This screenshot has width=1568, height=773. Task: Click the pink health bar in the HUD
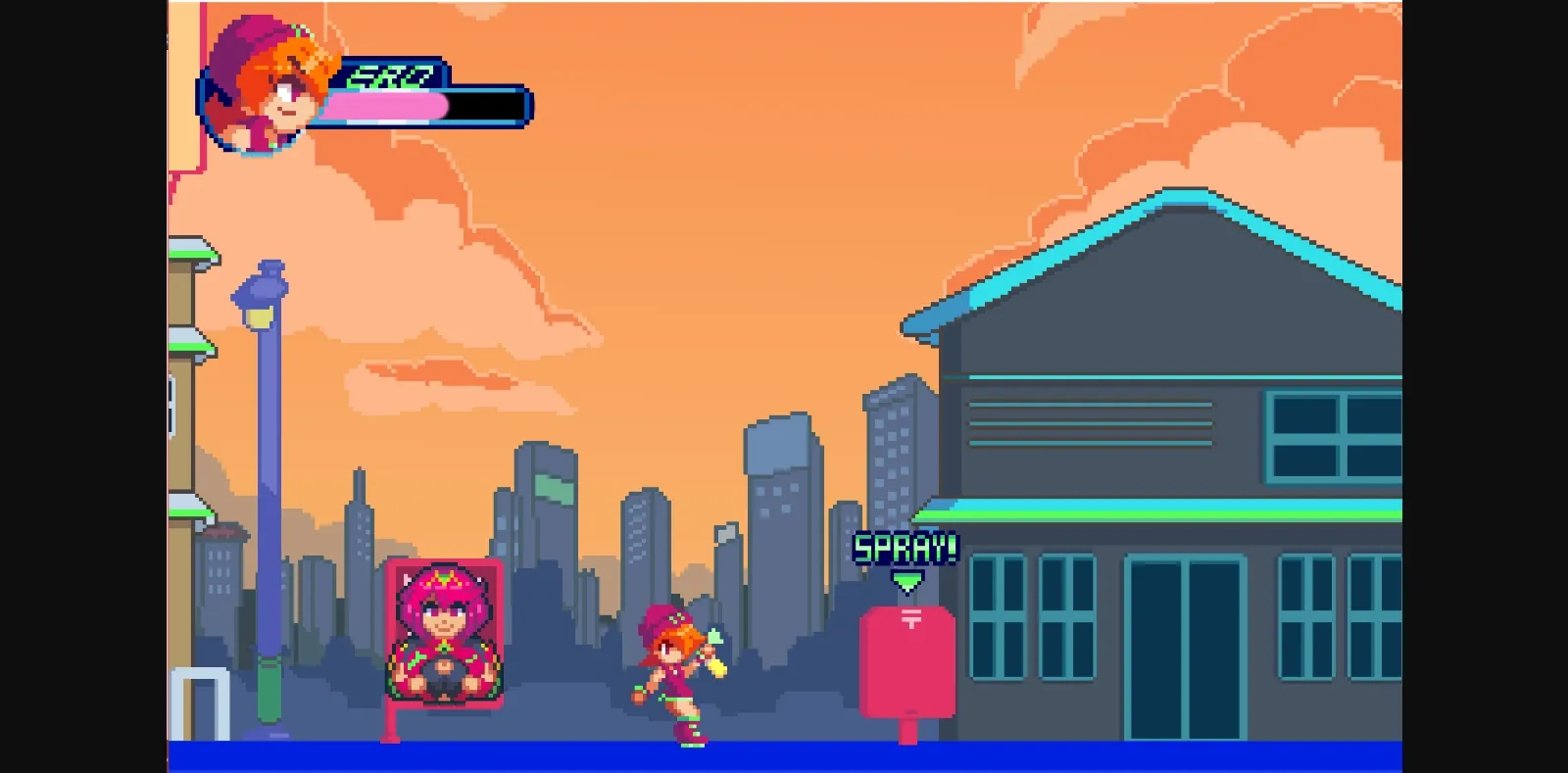pos(387,106)
